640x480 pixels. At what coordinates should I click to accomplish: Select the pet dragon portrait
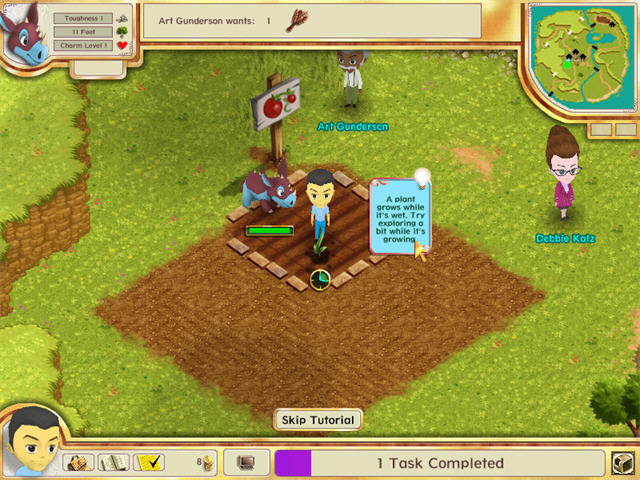point(24,36)
